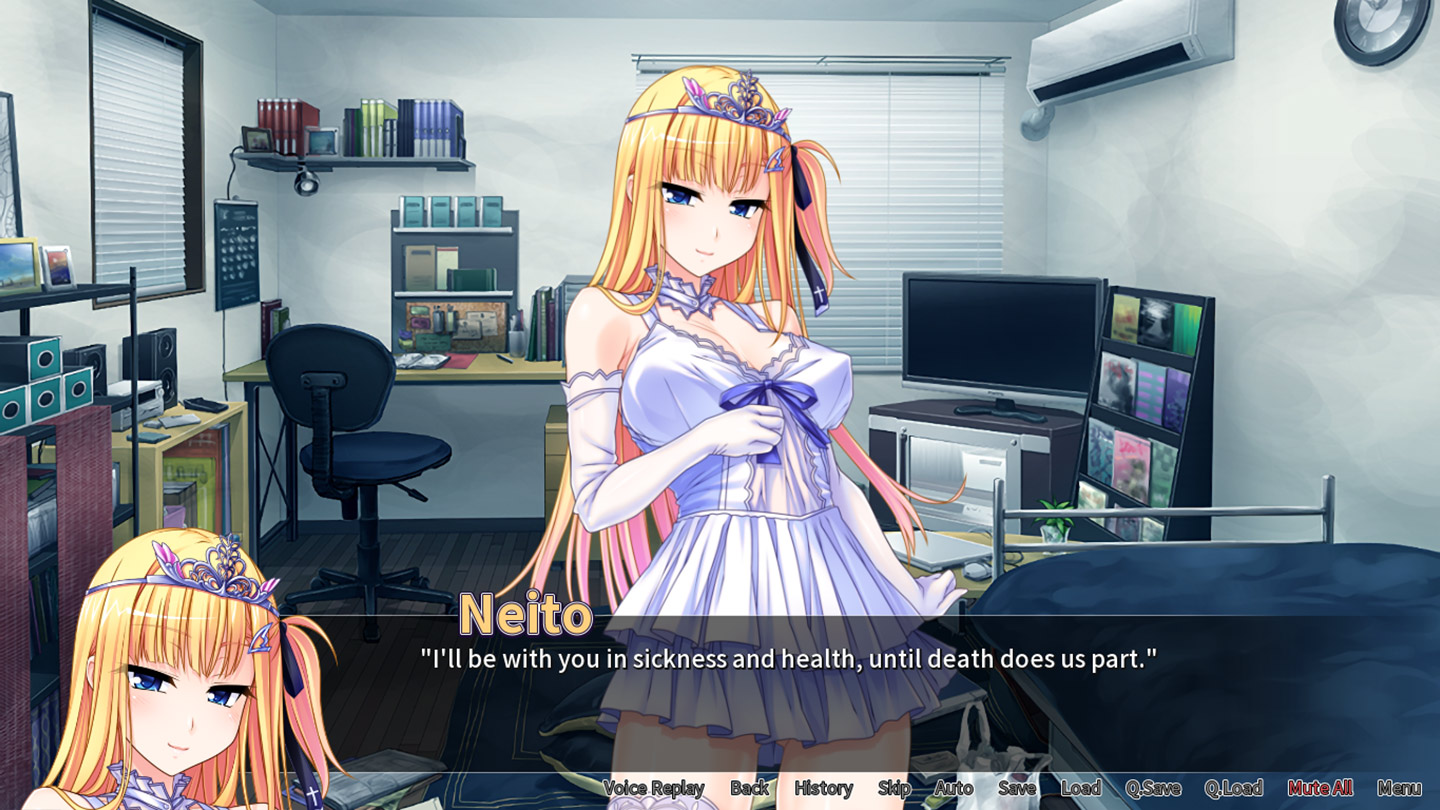Turn on Auto advance mode
Image resolution: width=1440 pixels, height=810 pixels.
pyautogui.click(x=953, y=788)
